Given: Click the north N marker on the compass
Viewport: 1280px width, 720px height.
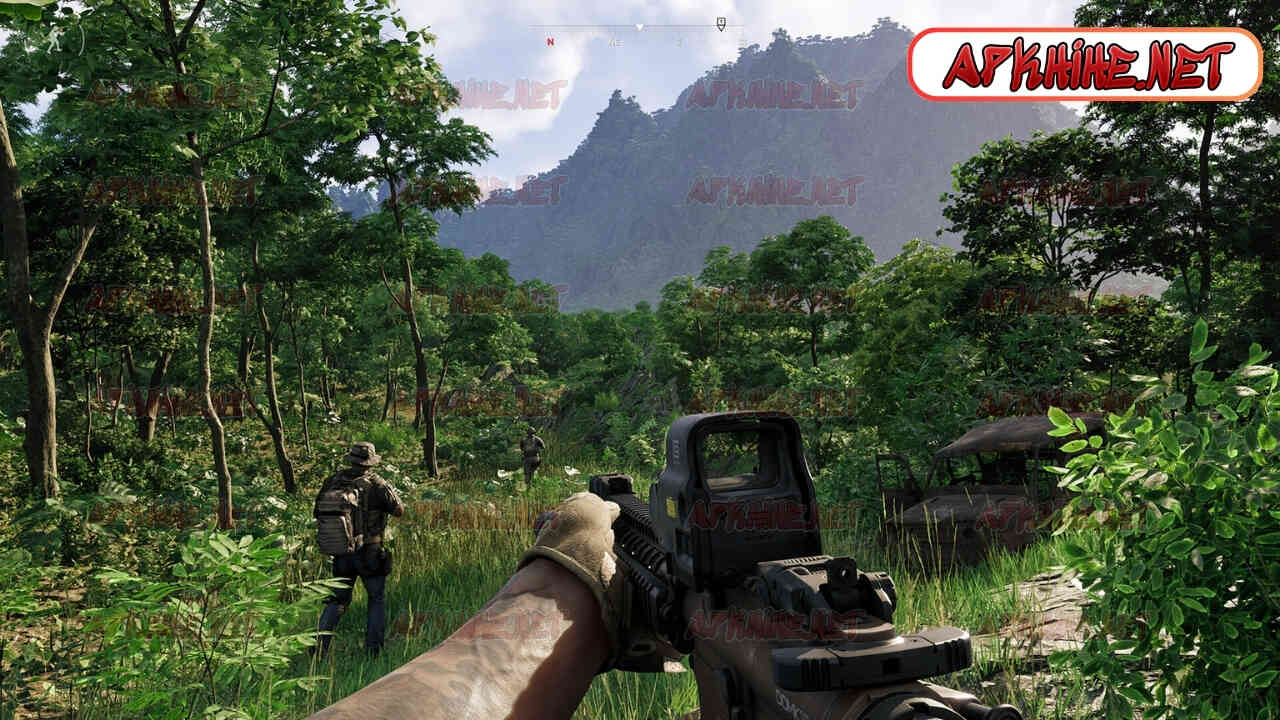Looking at the screenshot, I should point(549,42).
